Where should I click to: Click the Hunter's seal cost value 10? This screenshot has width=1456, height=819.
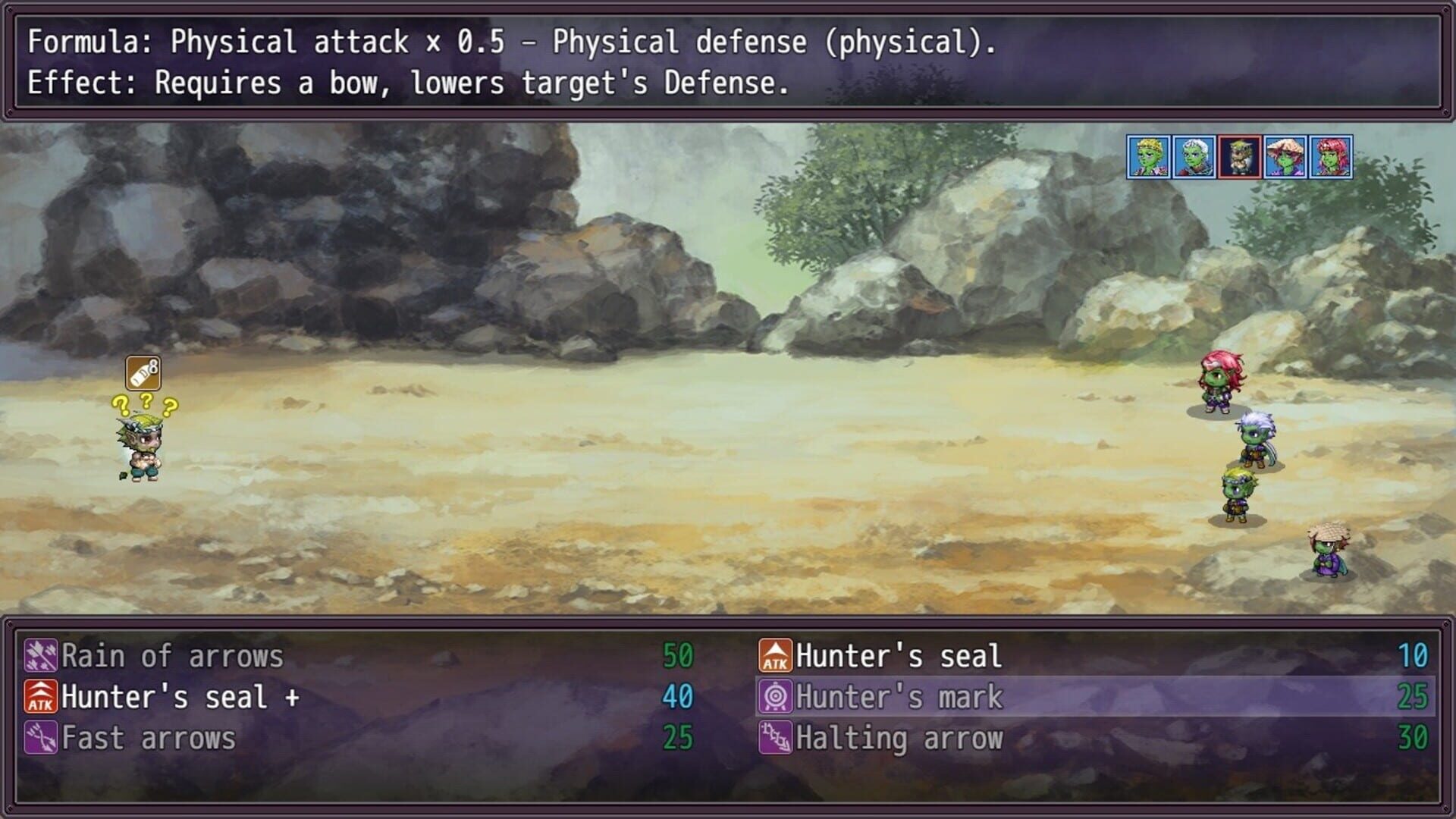1410,655
